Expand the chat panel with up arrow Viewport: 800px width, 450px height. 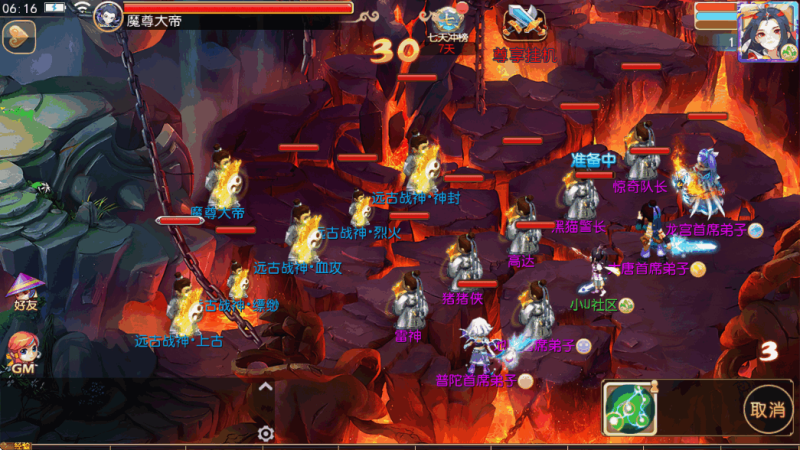[x=265, y=387]
